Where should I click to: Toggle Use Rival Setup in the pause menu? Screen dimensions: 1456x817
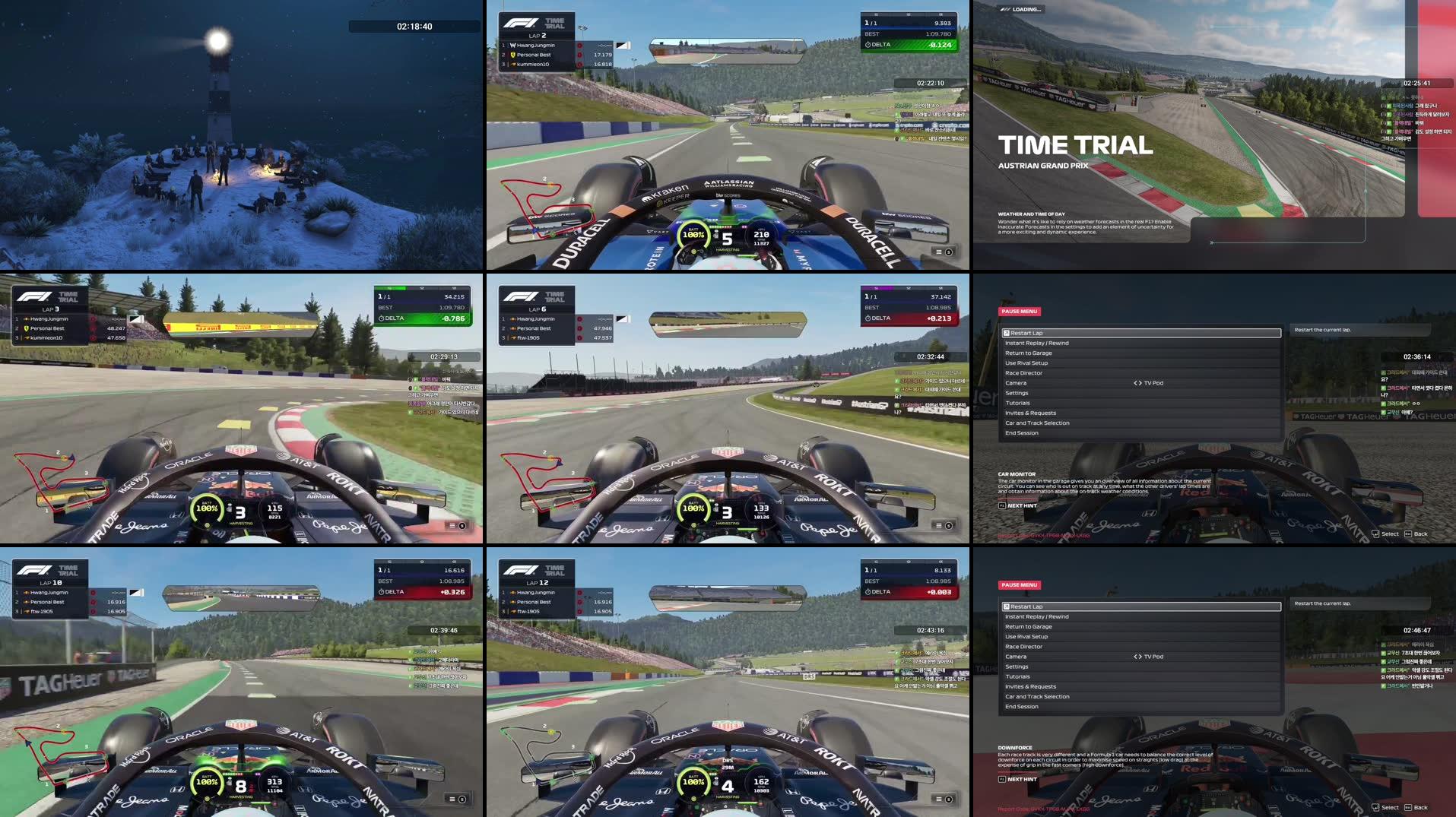(x=1025, y=363)
